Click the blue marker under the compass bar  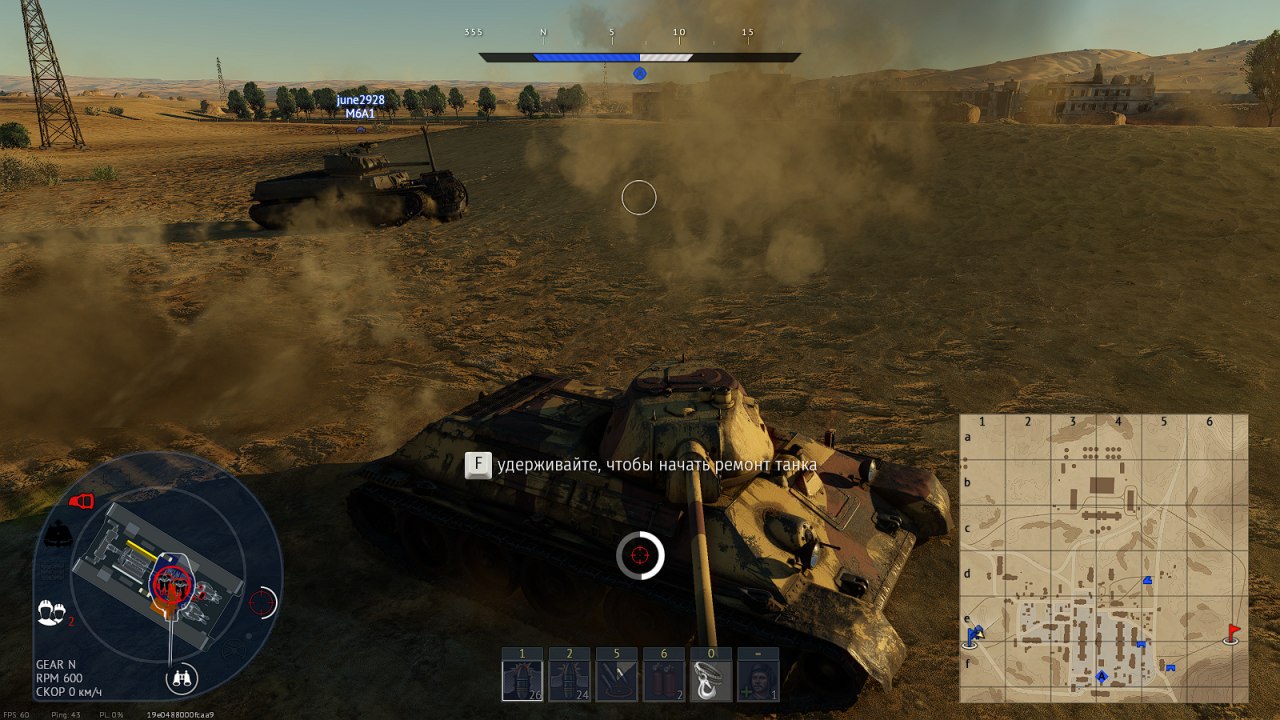tap(640, 73)
